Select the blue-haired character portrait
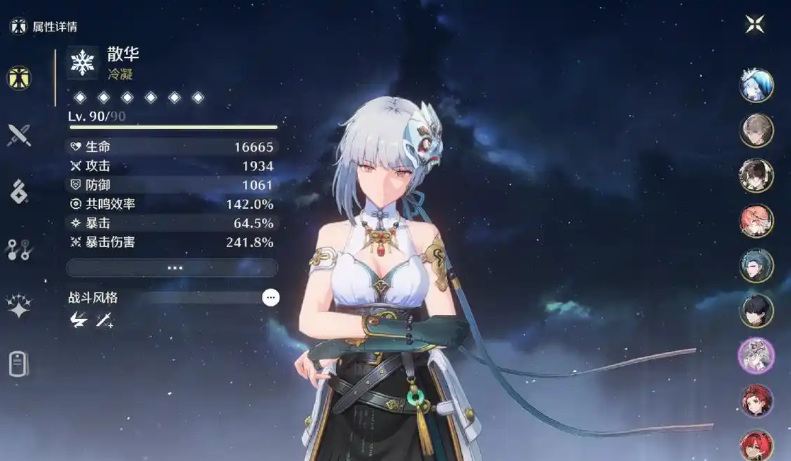 click(756, 85)
